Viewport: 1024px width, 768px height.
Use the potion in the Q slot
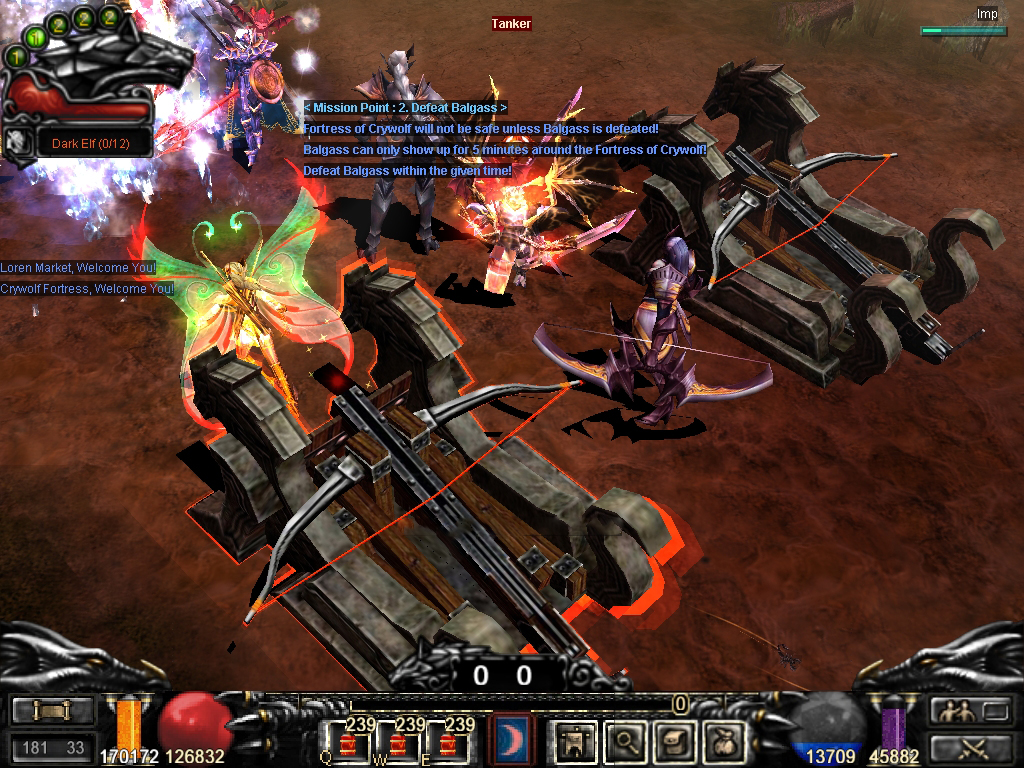coord(349,744)
